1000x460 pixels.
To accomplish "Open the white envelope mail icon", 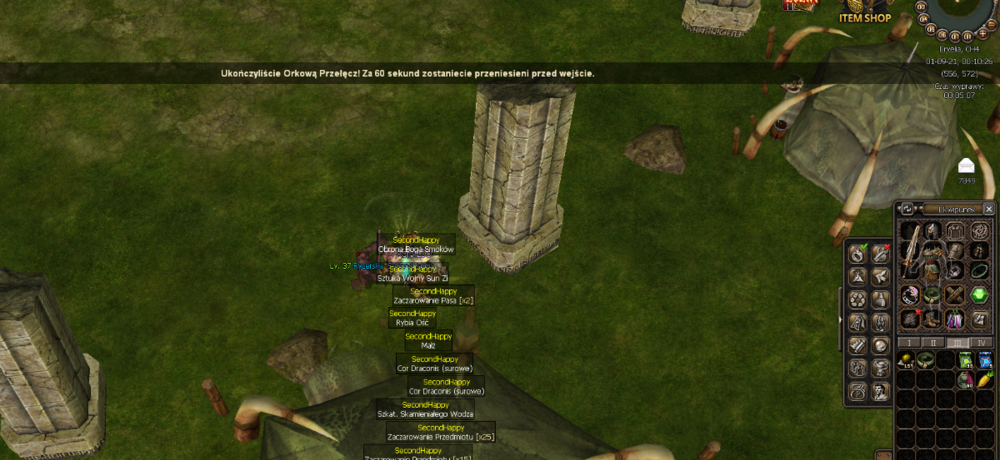I will click(x=967, y=166).
